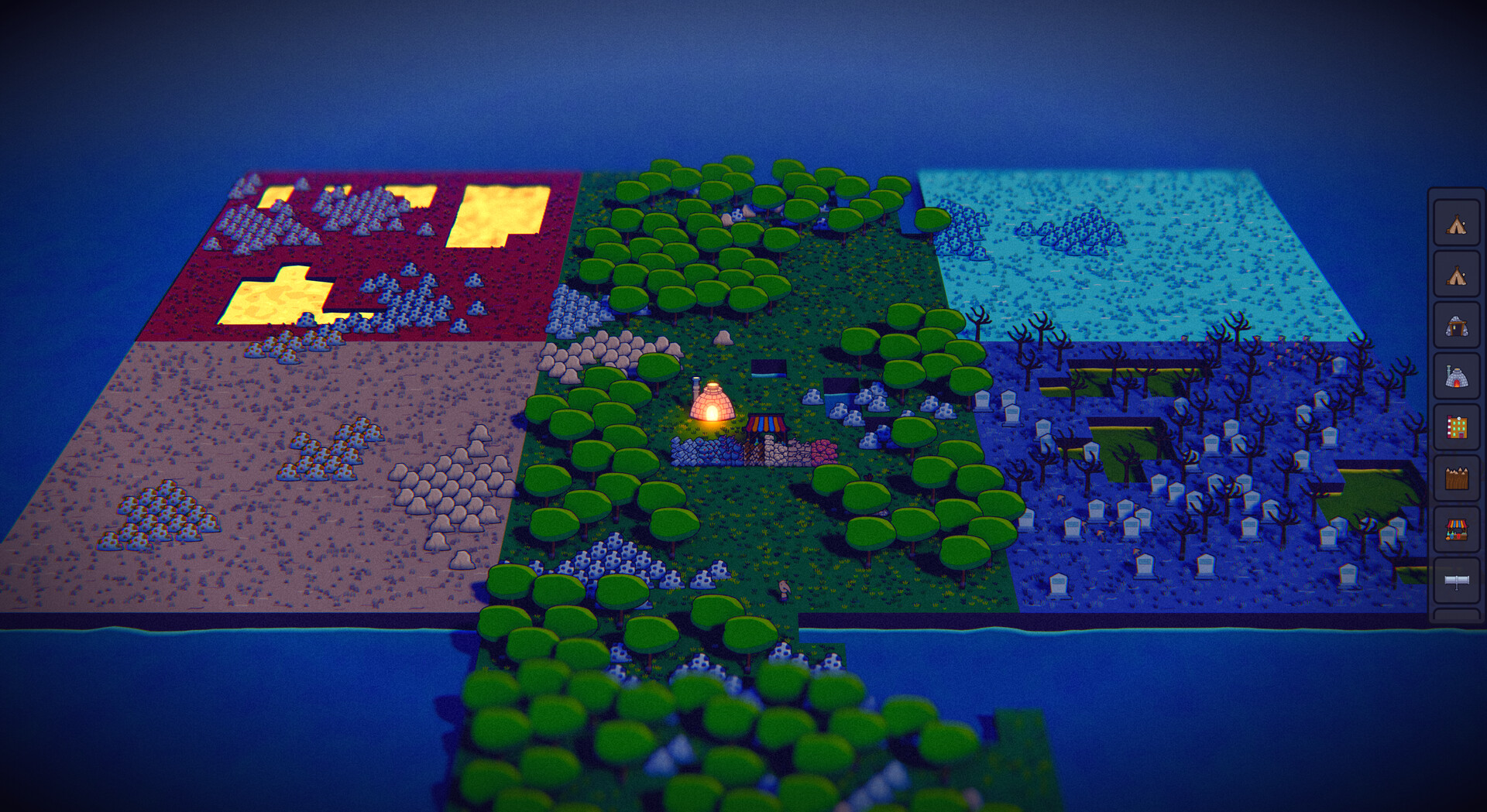The height and width of the screenshot is (812, 1487).
Task: Select the teepee tent icon below the tent
Action: tap(1455, 274)
